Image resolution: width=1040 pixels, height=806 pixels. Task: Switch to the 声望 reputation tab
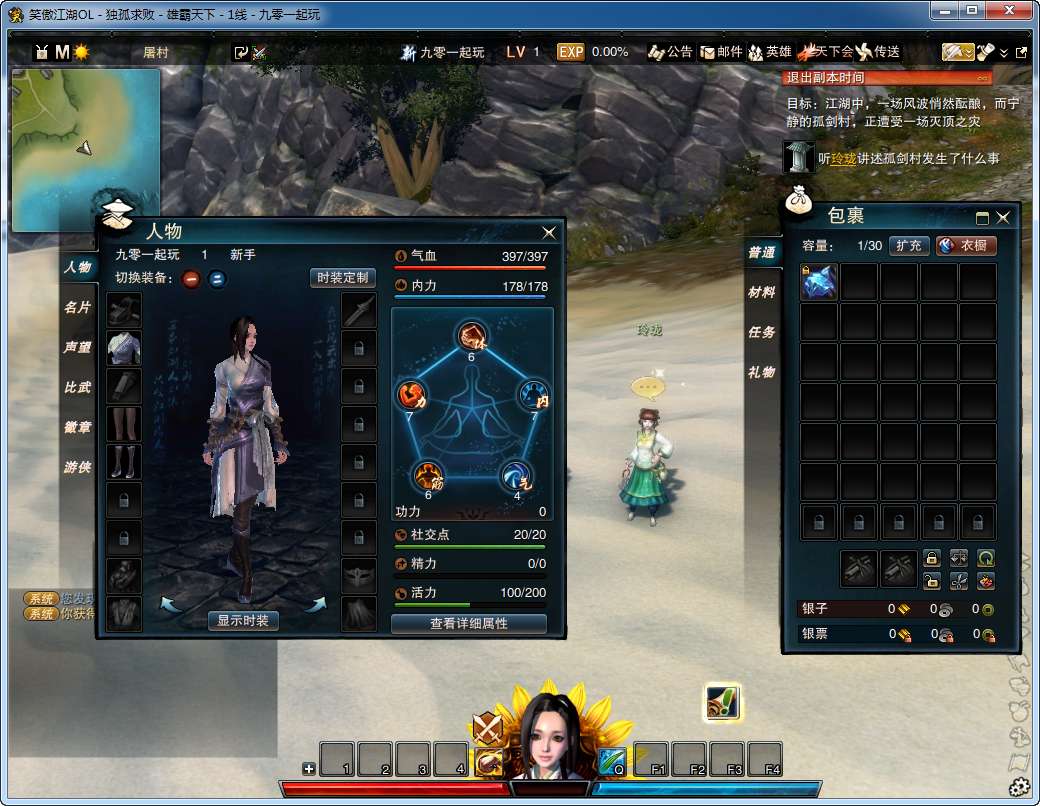click(x=78, y=347)
